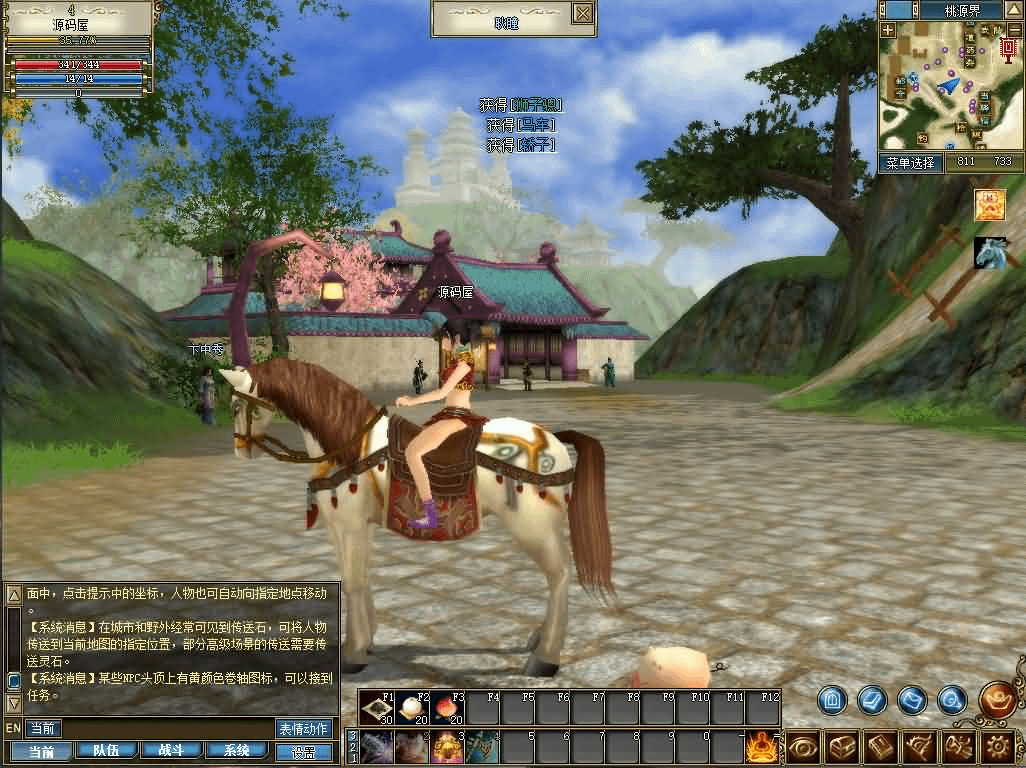The width and height of the screenshot is (1026, 768).
Task: Open the gold ingot shop button
Action: click(x=997, y=700)
